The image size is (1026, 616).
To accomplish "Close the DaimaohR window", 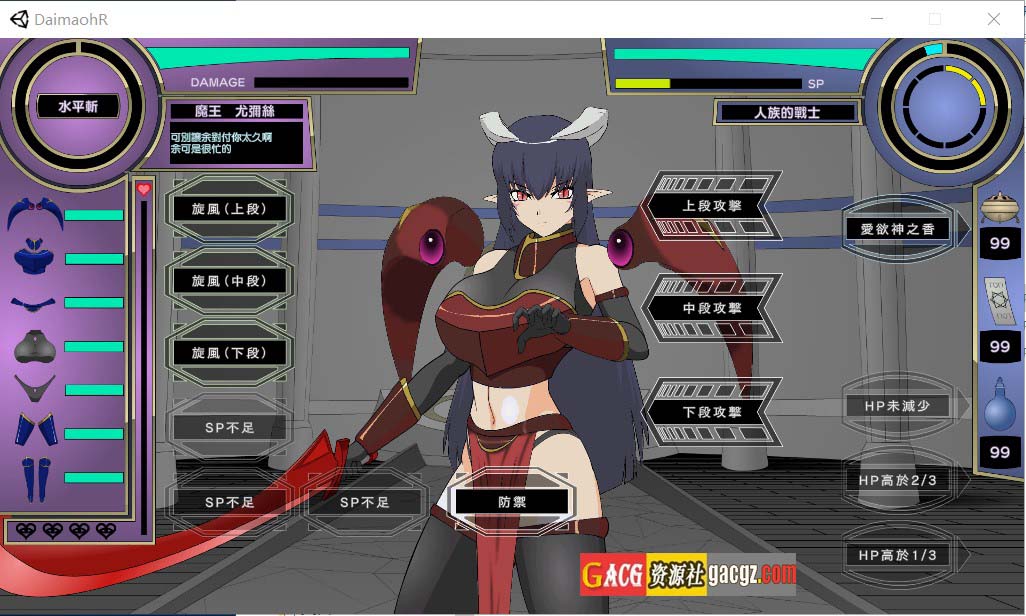I will click(x=994, y=19).
